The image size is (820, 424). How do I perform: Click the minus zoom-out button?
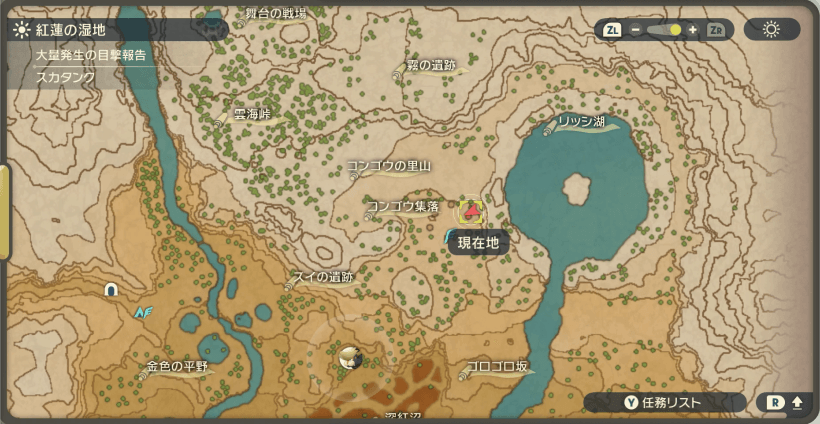pos(635,30)
